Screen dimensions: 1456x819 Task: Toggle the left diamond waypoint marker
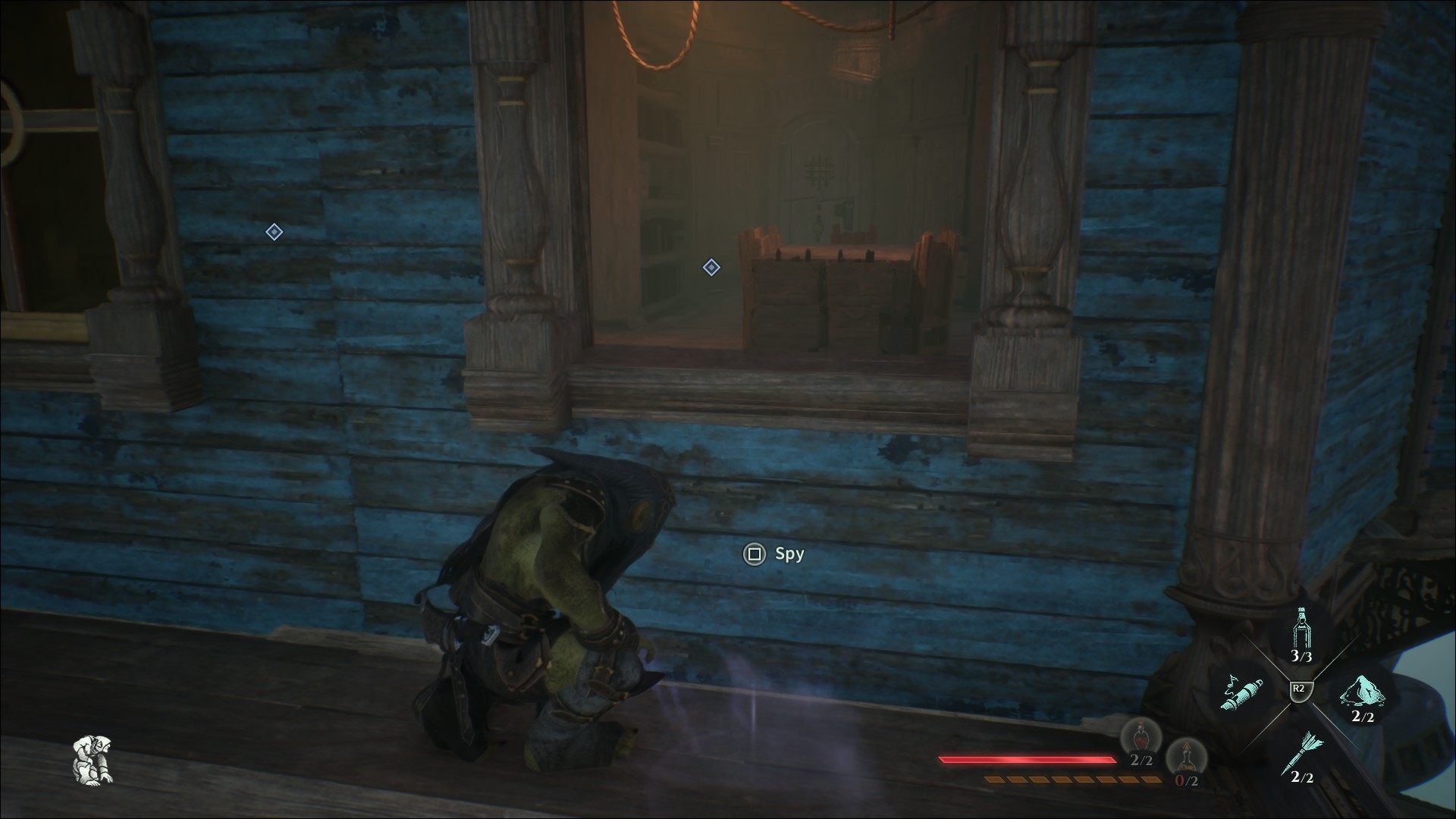273,232
